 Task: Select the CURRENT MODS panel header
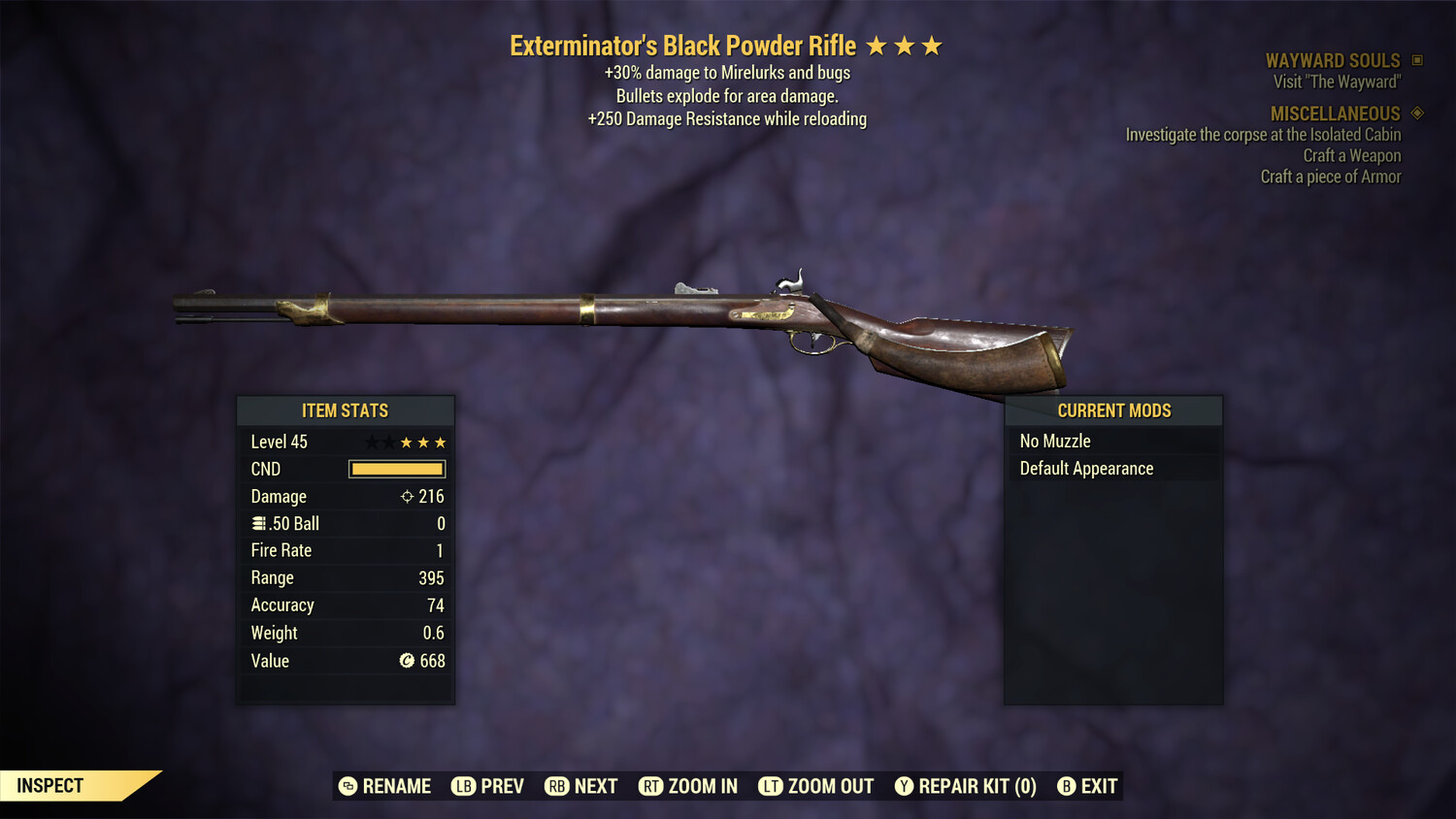[1113, 409]
